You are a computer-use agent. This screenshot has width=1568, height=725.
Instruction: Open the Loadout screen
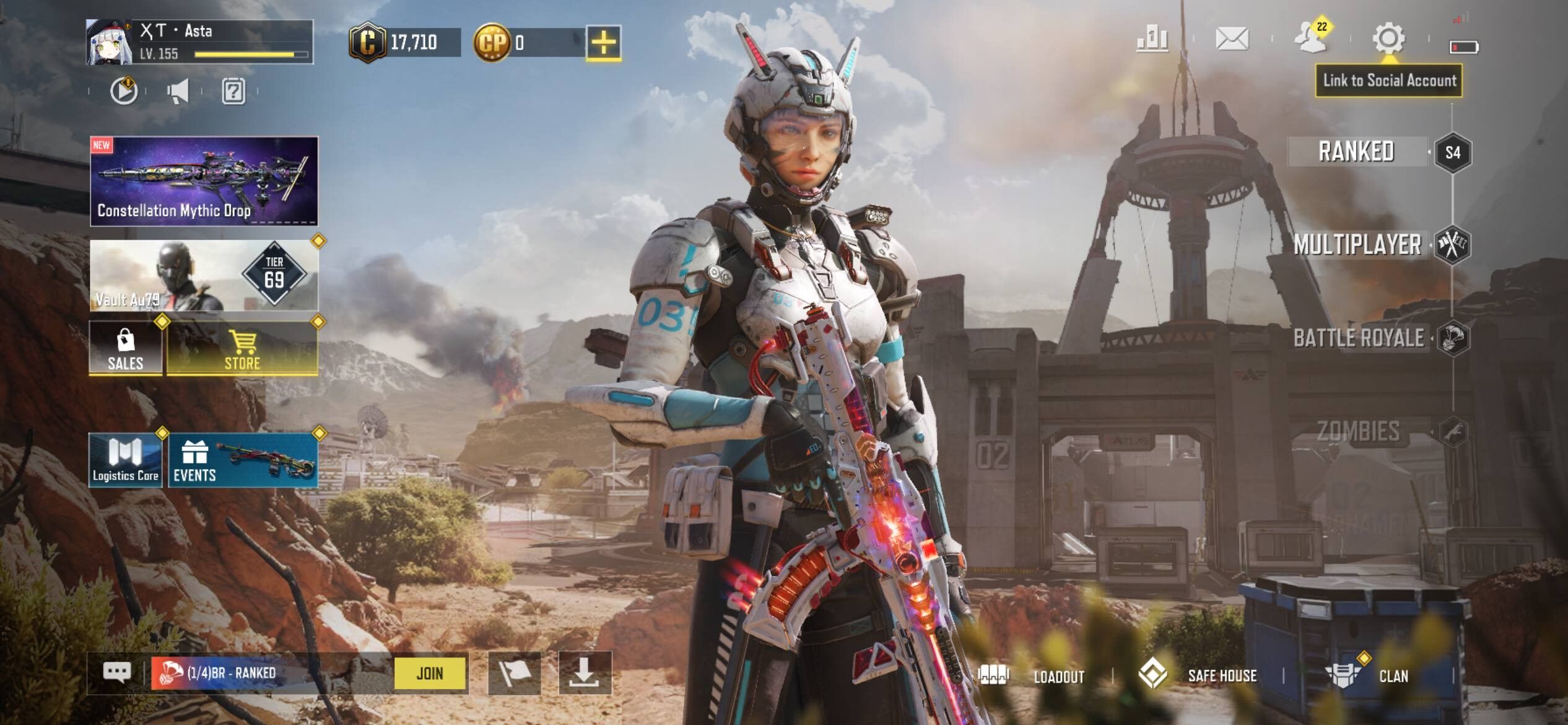[x=1033, y=676]
